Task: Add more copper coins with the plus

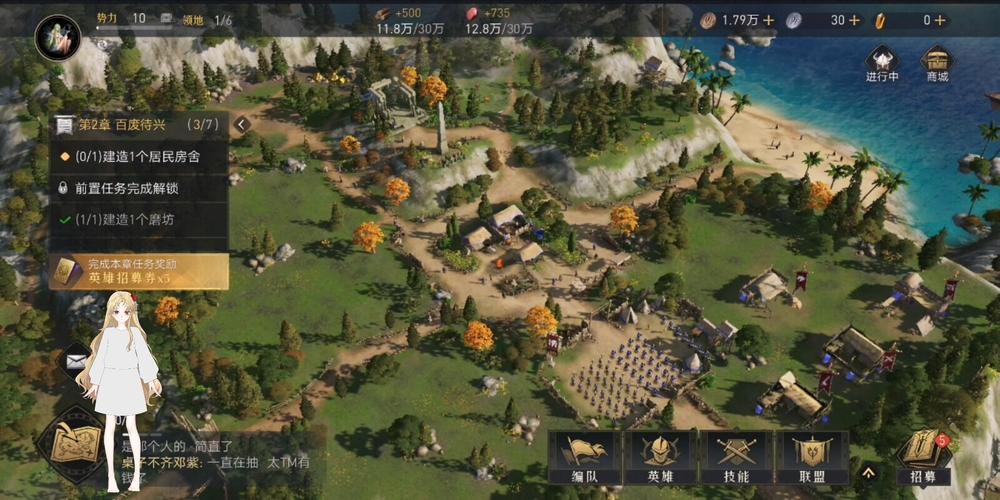Action: [768, 20]
